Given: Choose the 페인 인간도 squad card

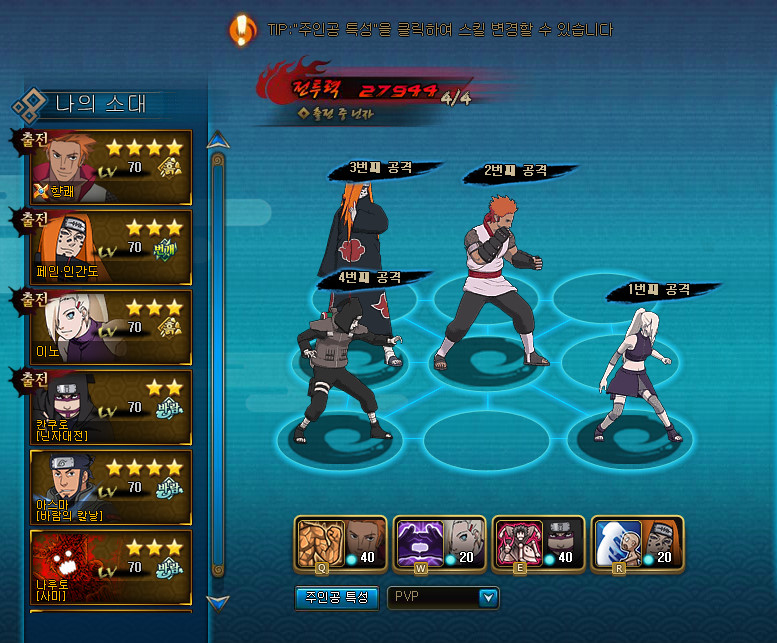Looking at the screenshot, I should [x=111, y=246].
